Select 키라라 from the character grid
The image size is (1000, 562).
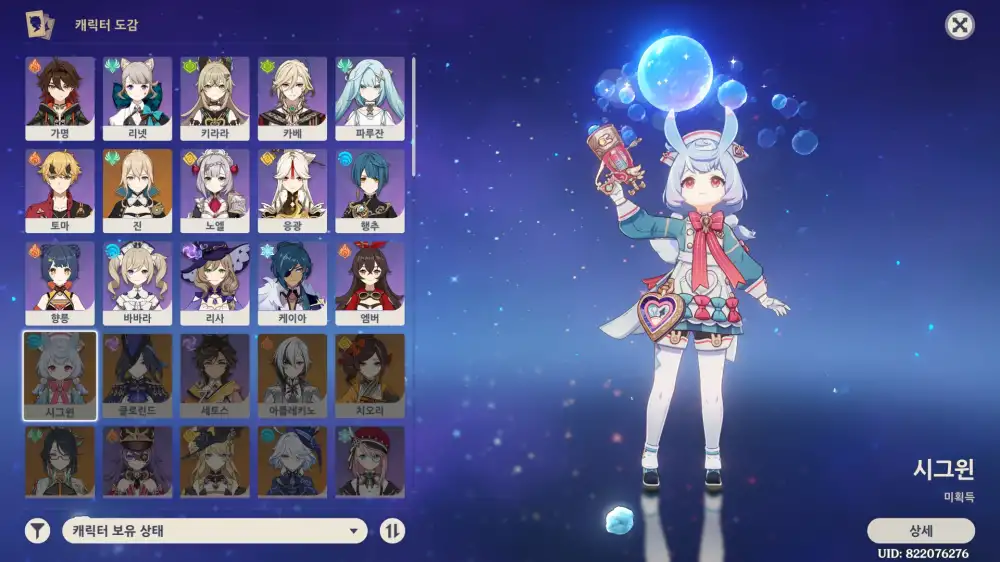click(x=215, y=97)
